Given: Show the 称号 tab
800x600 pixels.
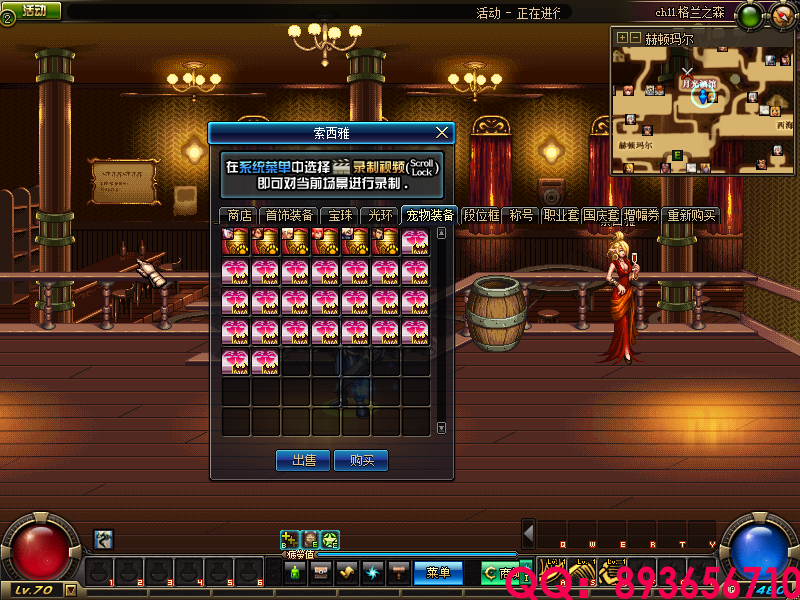Looking at the screenshot, I should (x=521, y=215).
